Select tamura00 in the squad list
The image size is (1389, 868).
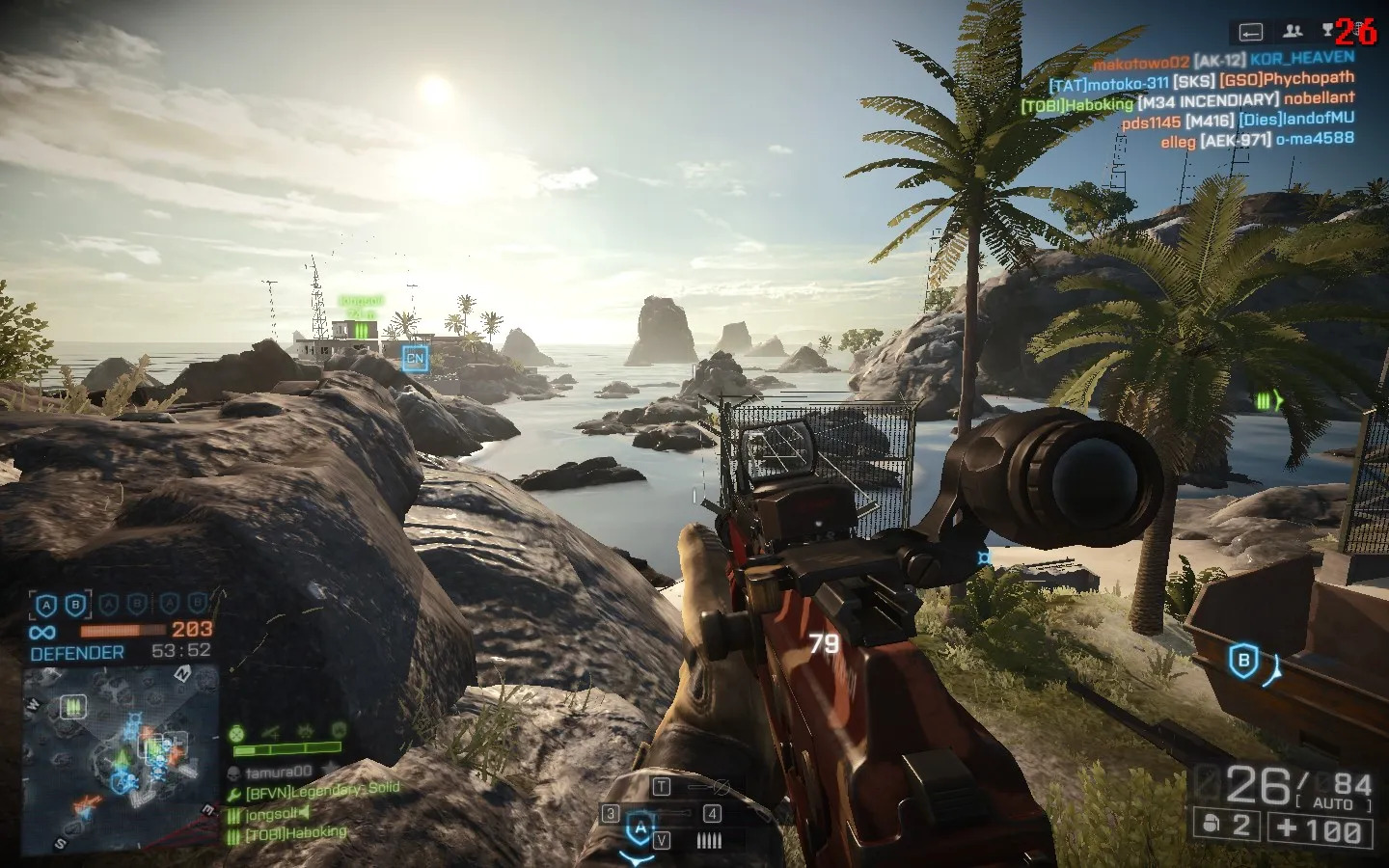[278, 772]
